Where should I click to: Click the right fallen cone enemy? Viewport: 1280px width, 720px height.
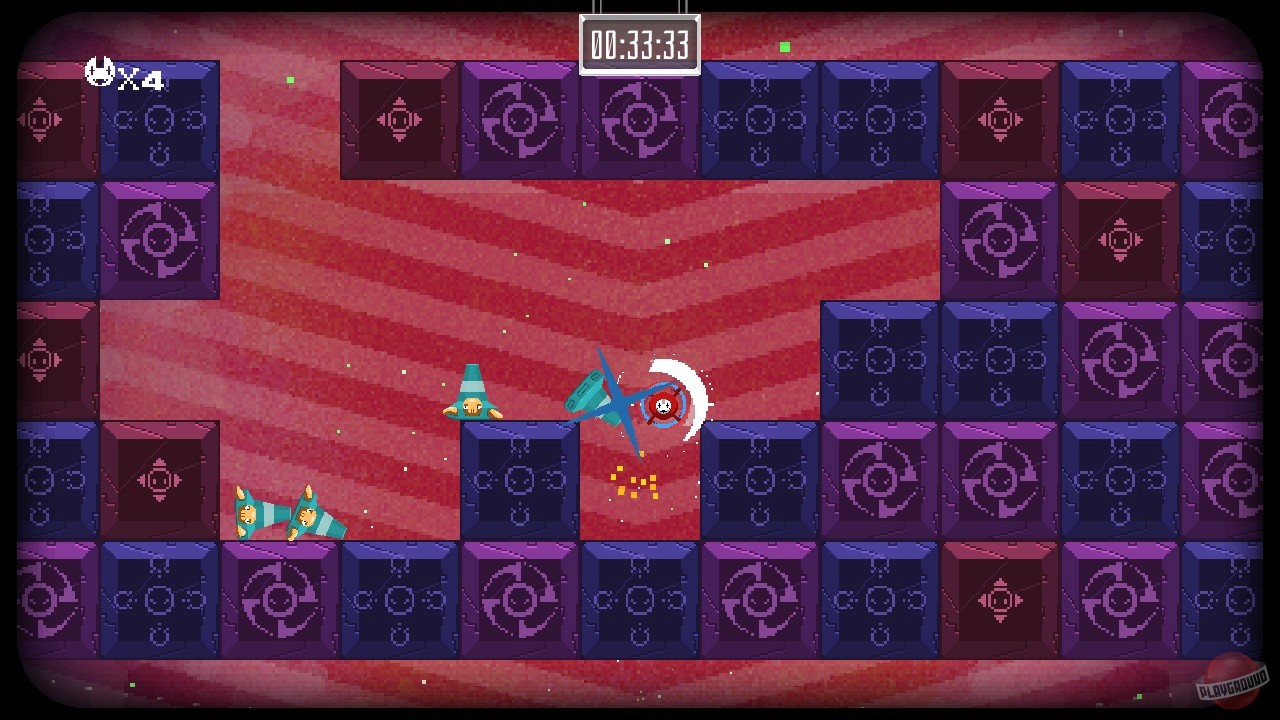point(318,520)
